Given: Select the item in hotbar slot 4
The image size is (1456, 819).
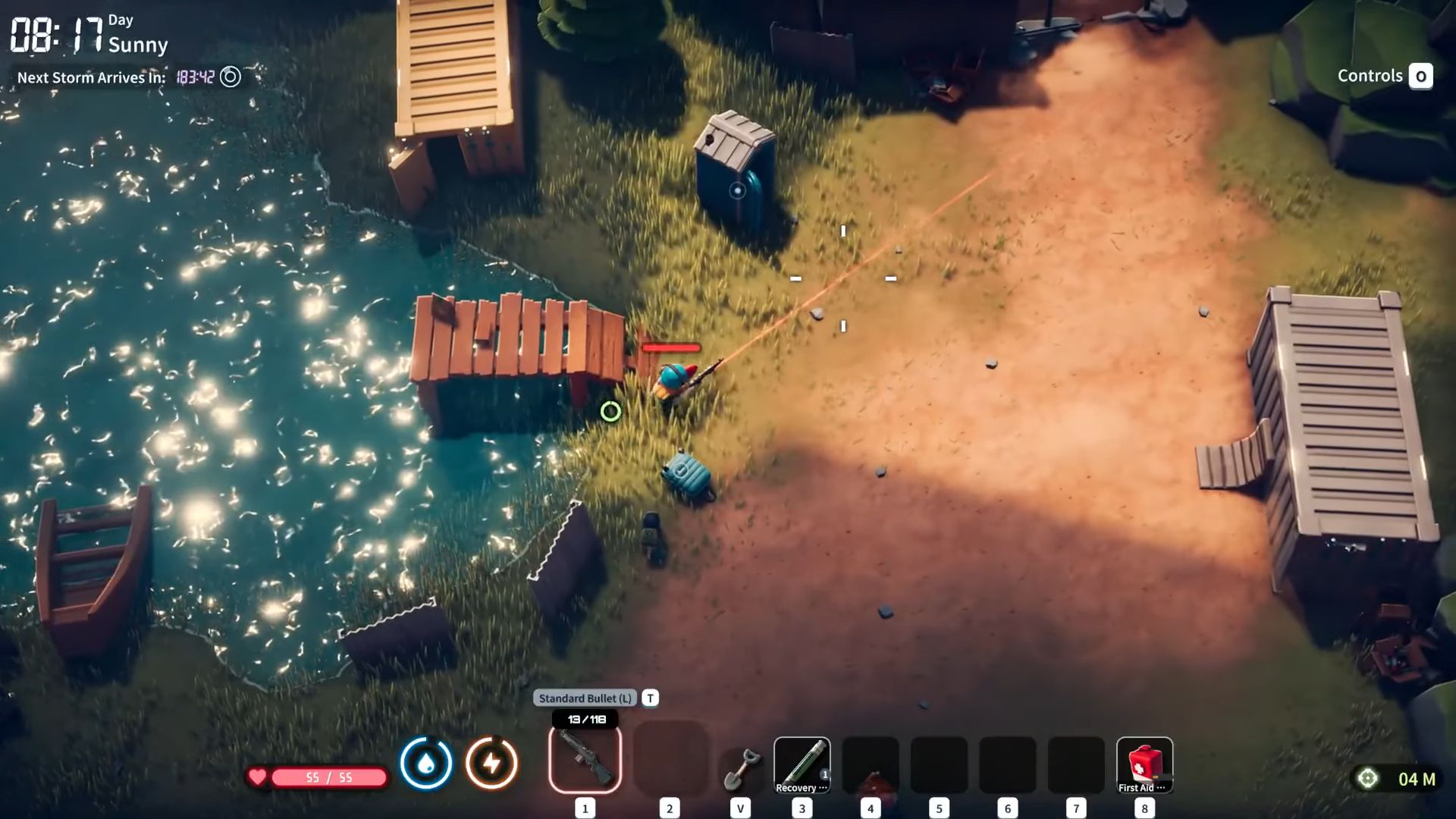Looking at the screenshot, I should (x=870, y=764).
